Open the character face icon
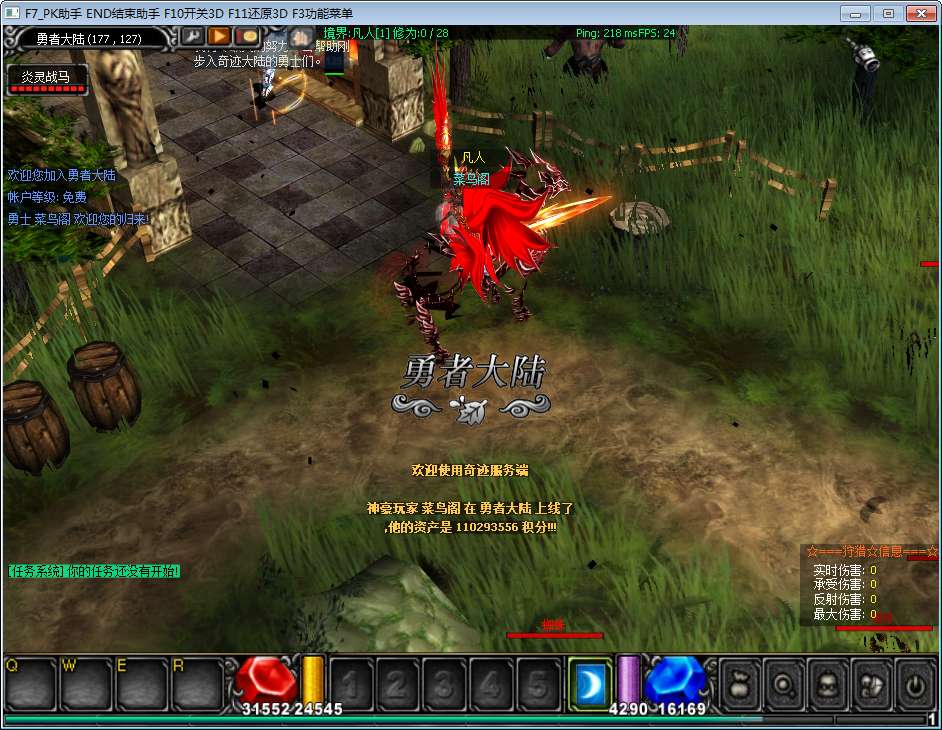The width and height of the screenshot is (942, 730). pos(828,684)
